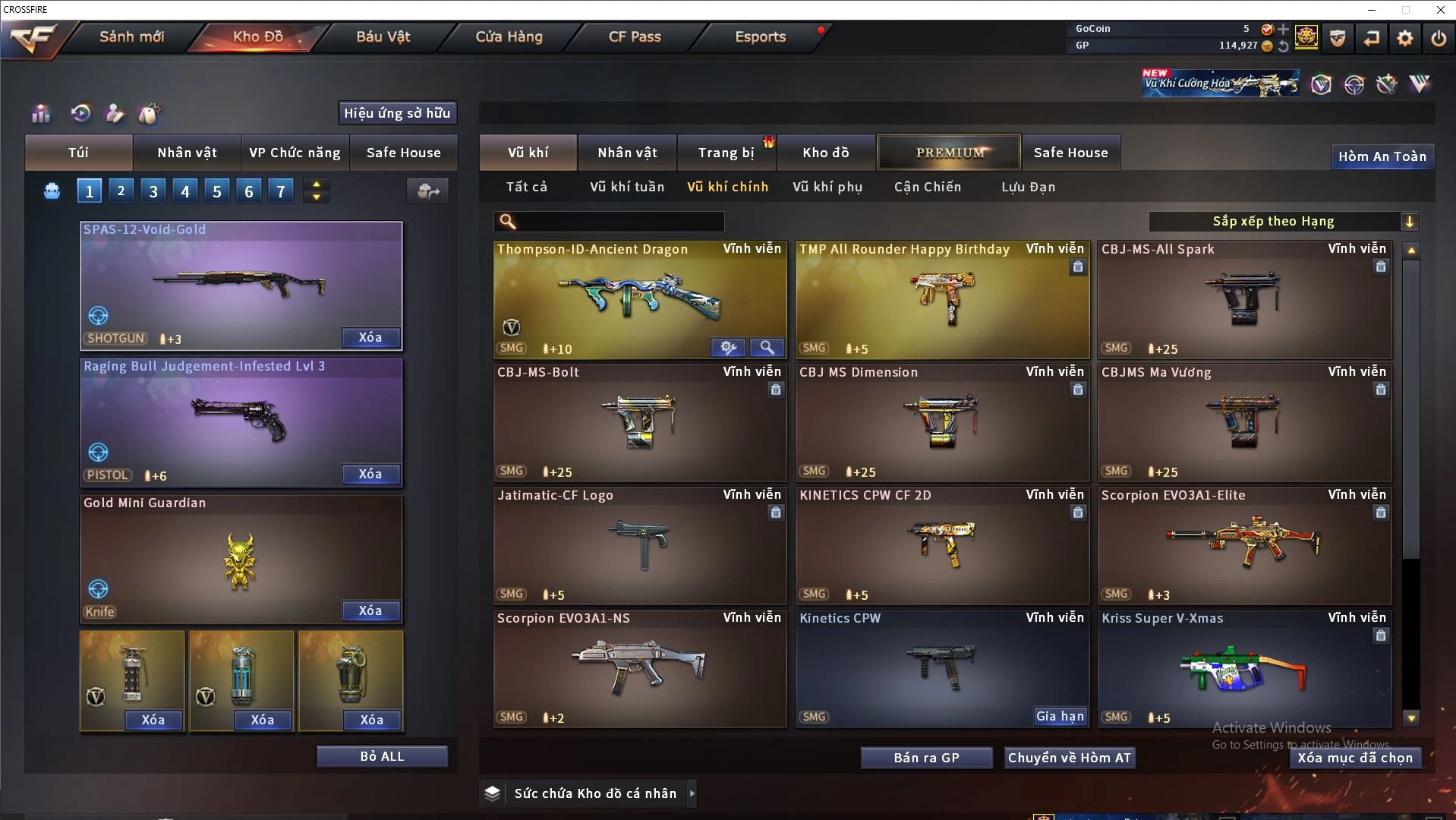The height and width of the screenshot is (820, 1456).
Task: Click the weapon search field
Action: click(619, 222)
